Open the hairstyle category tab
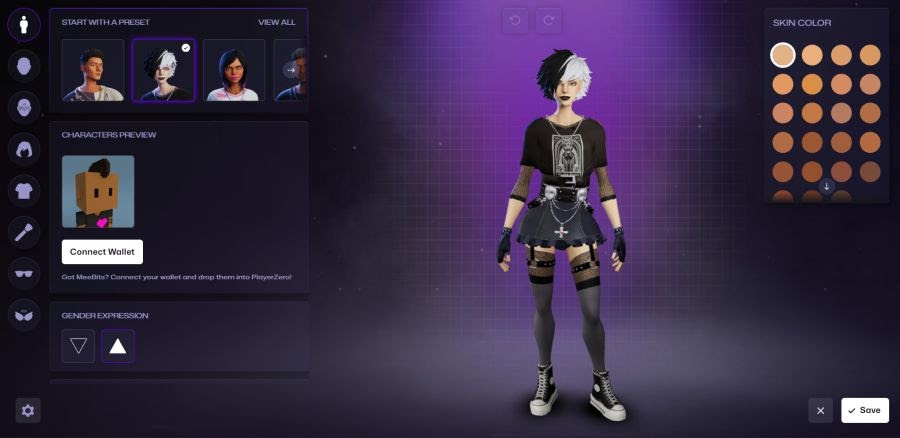The width and height of the screenshot is (900, 438). tap(24, 149)
